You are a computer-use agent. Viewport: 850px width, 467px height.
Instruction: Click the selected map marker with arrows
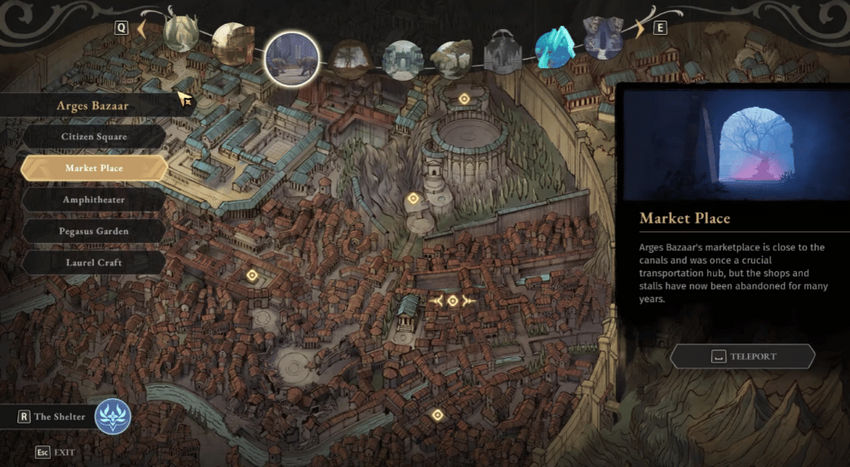coord(452,300)
